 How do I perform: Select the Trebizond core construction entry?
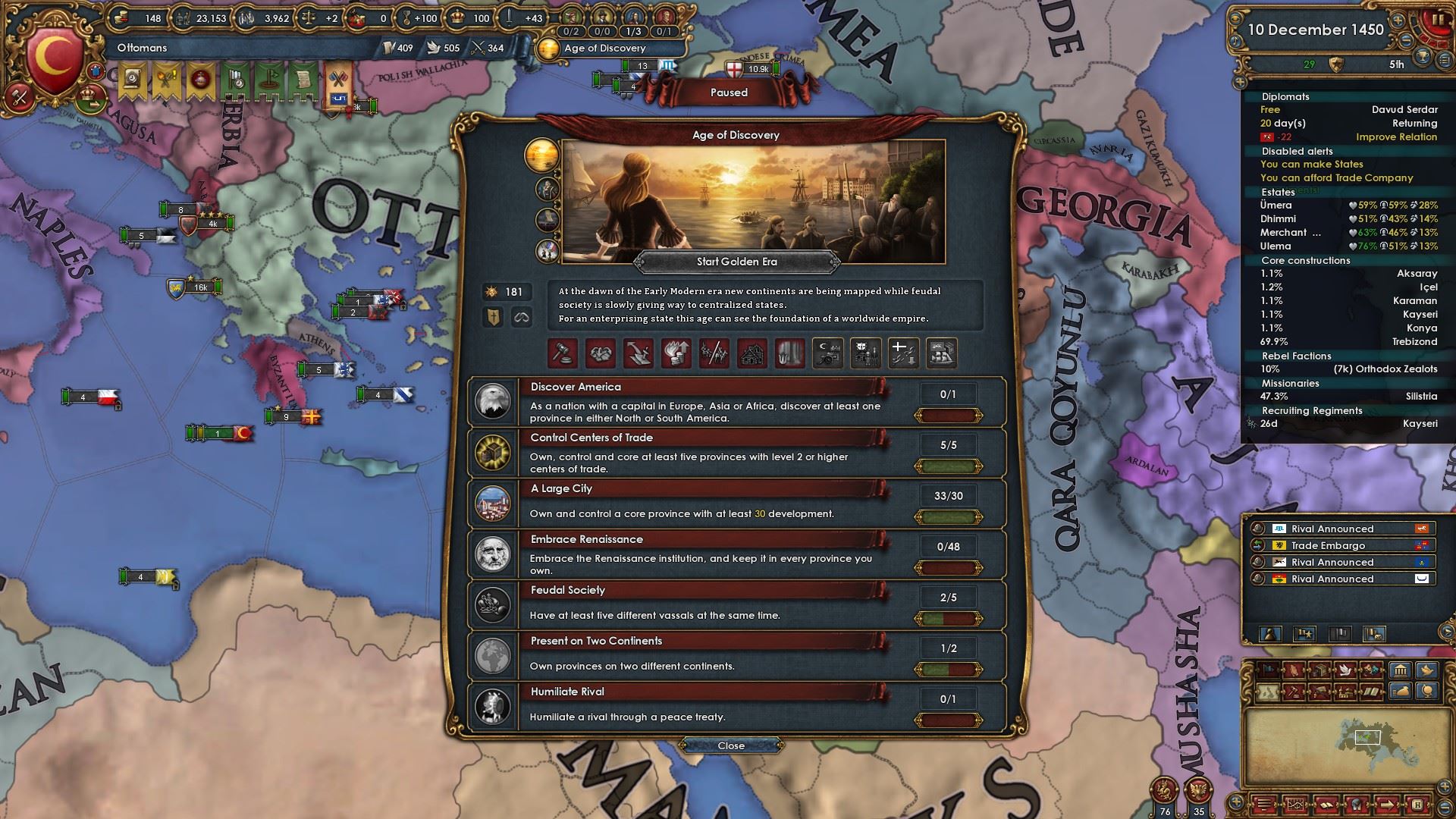(1348, 341)
